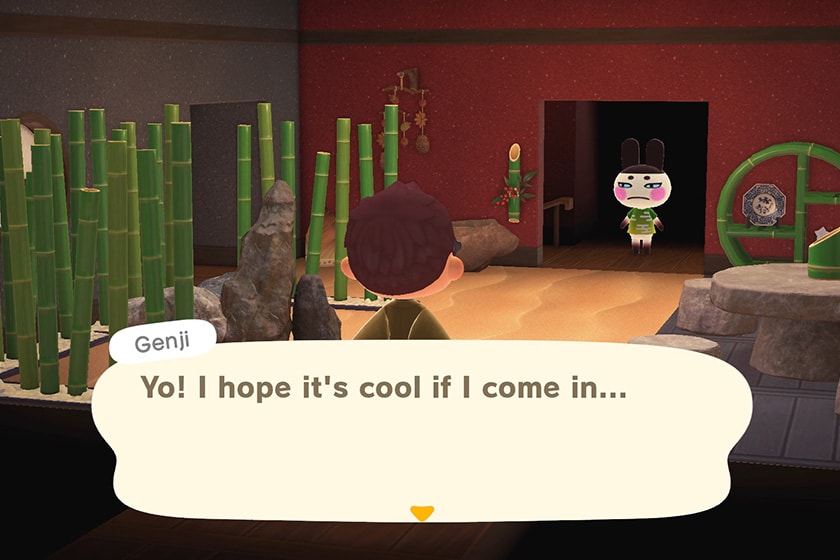This screenshot has width=840, height=560.
Task: Advance dialogue with the yellow arrow
Action: coord(422,513)
